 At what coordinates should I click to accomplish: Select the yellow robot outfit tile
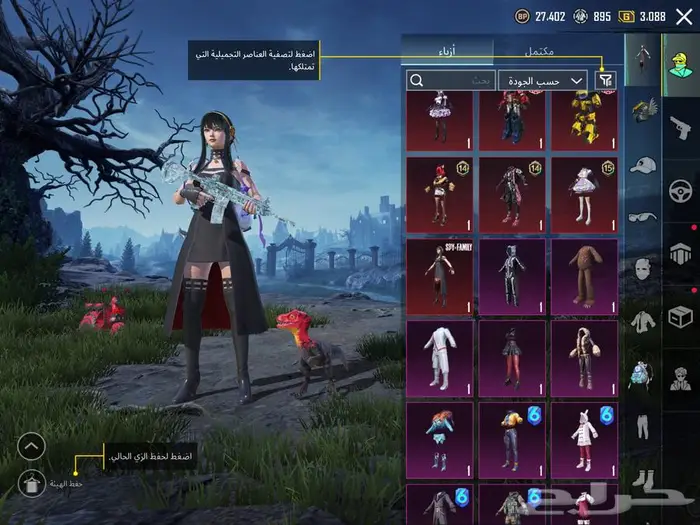click(584, 120)
